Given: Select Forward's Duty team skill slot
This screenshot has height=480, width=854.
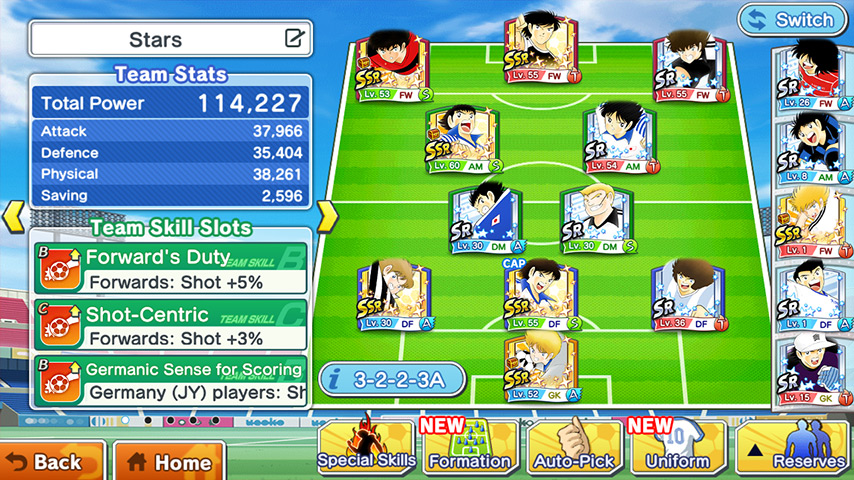Looking at the screenshot, I should pyautogui.click(x=170, y=269).
